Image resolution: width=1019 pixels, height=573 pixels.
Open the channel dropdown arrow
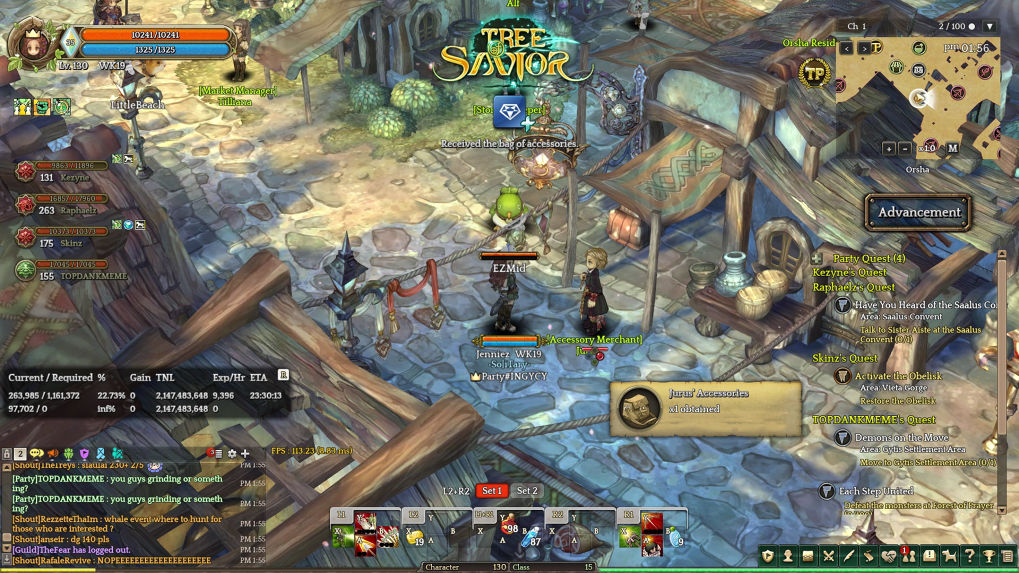pos(990,26)
